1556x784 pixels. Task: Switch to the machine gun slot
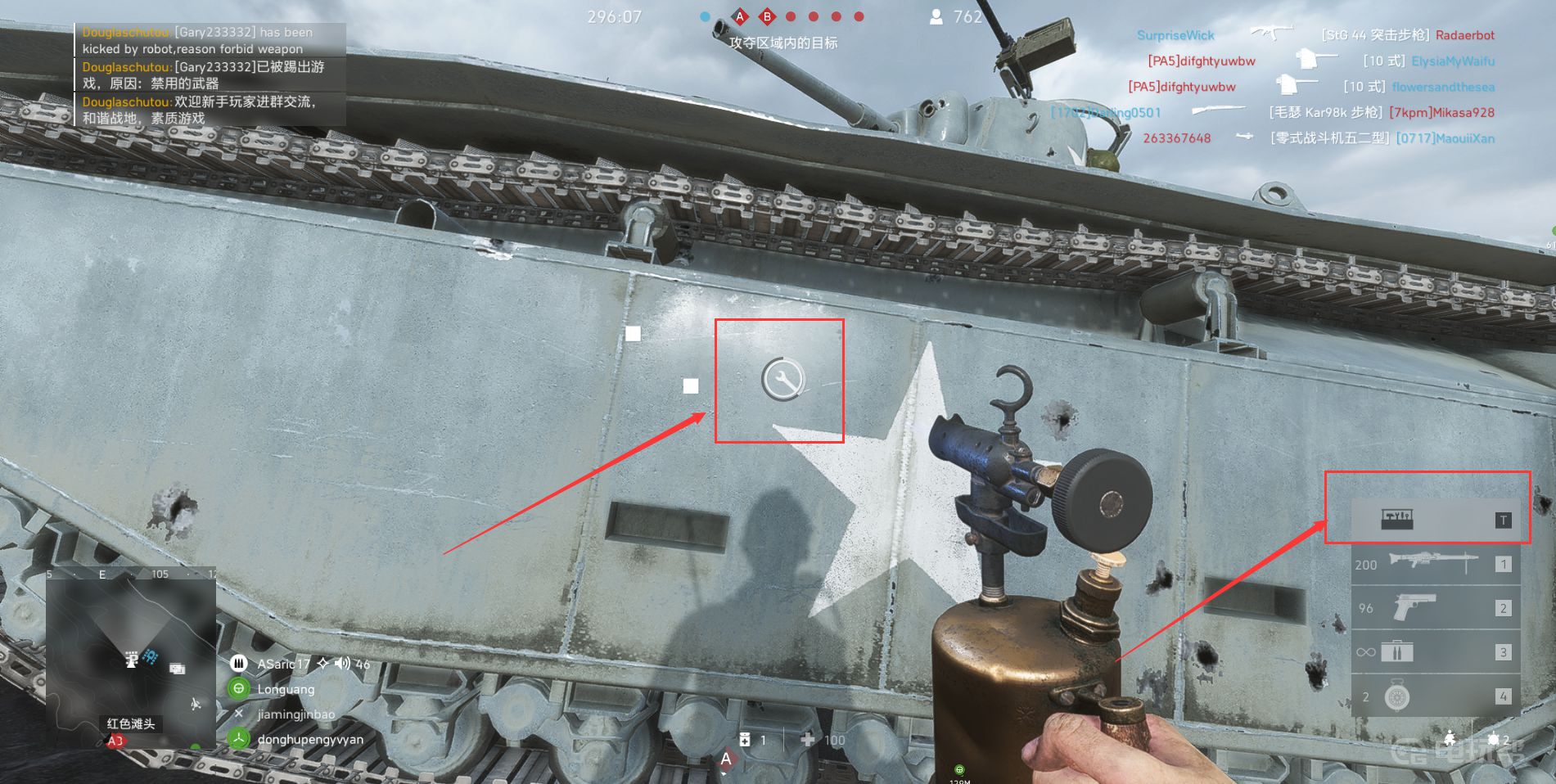[1434, 564]
